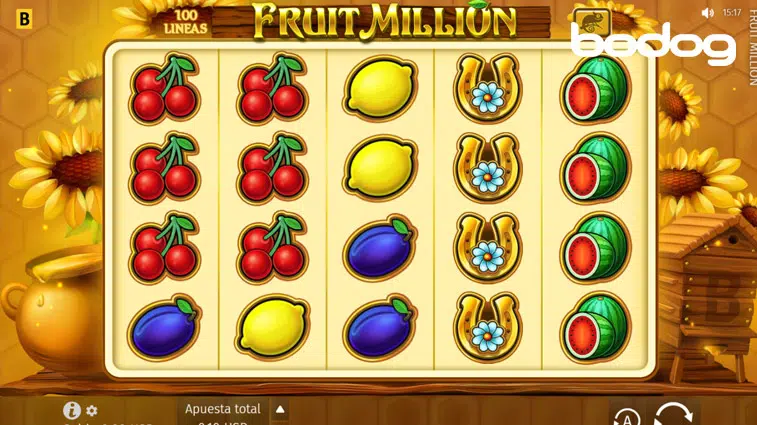The image size is (757, 425).
Task: Spin the reels with the circular arrow button
Action: (672, 414)
